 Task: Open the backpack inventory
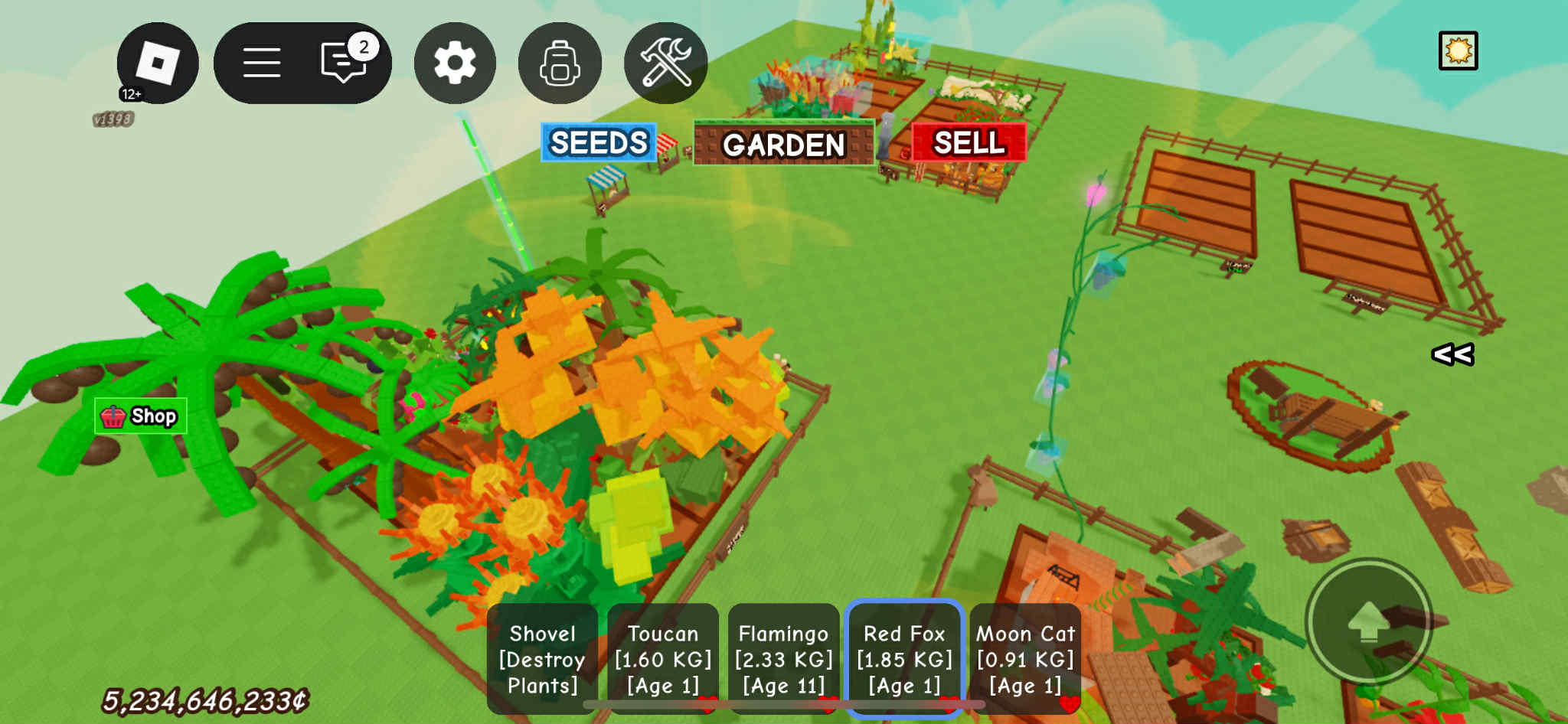tap(560, 63)
